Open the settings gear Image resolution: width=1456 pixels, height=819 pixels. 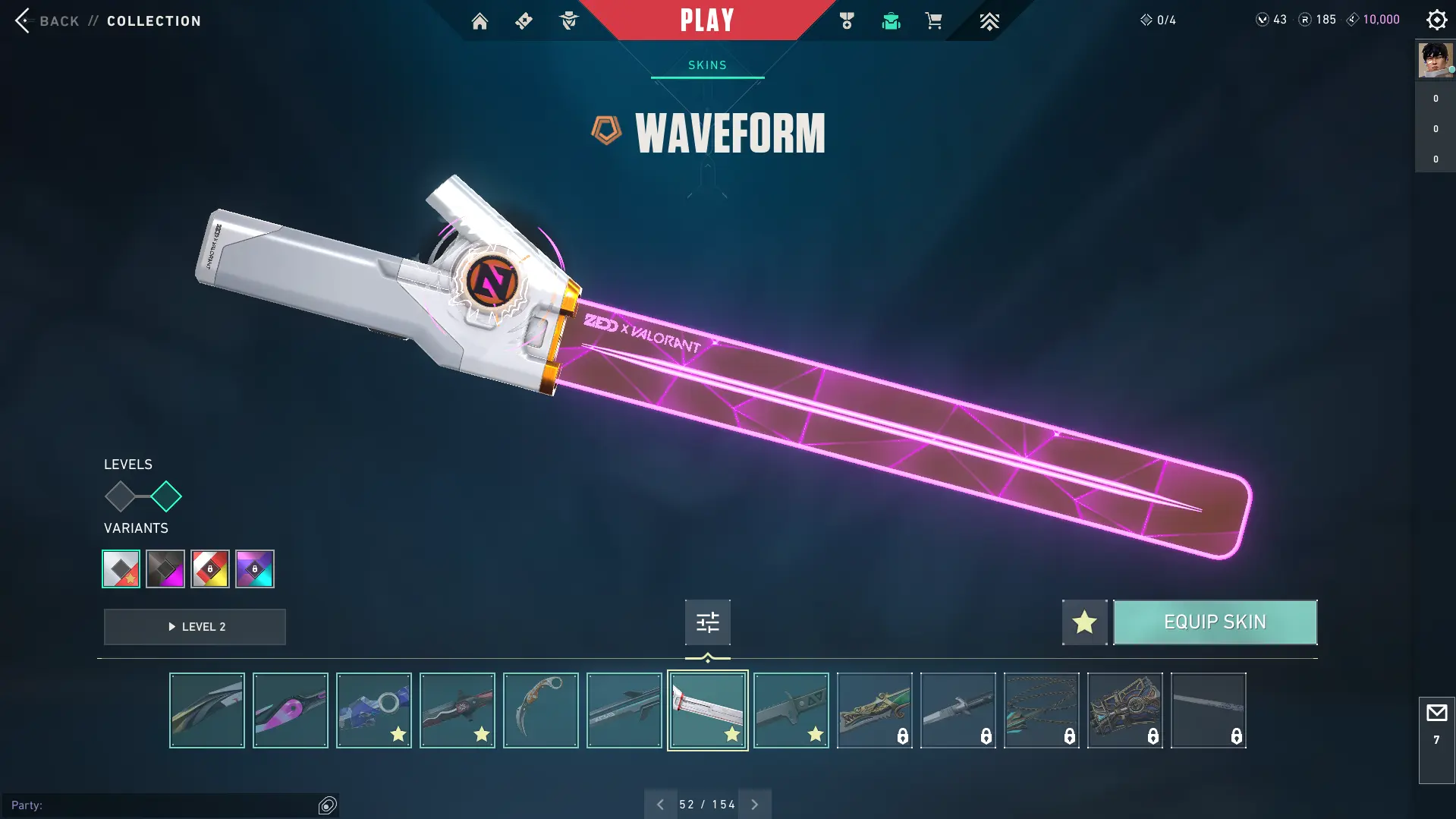coord(1436,20)
